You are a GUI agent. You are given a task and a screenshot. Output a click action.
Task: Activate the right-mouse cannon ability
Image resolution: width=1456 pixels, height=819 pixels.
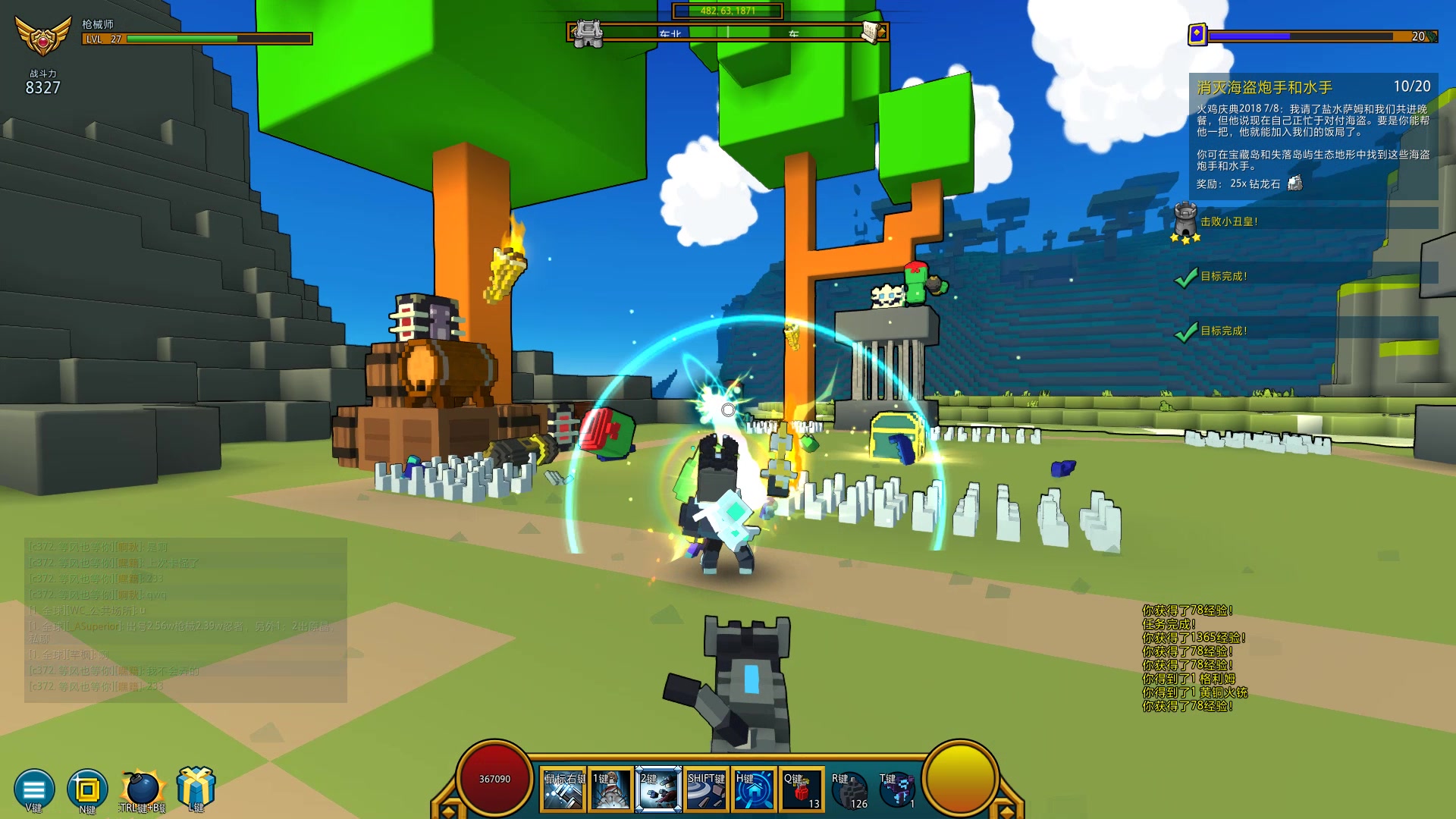click(563, 790)
